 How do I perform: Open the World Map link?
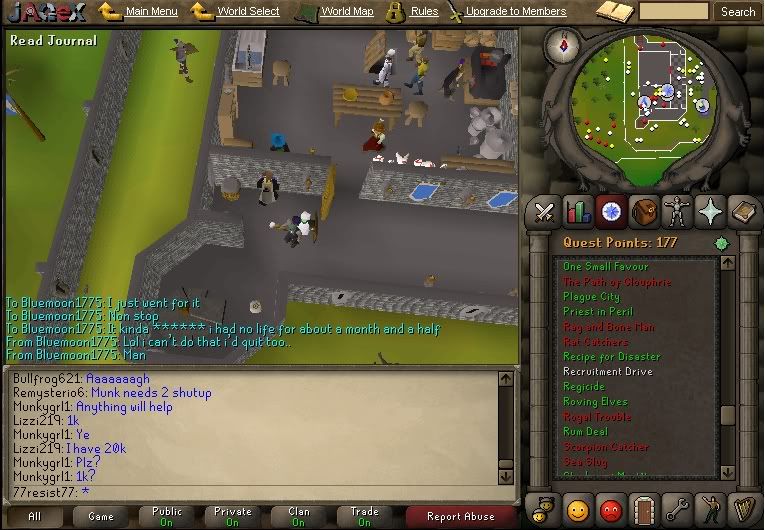pyautogui.click(x=347, y=12)
